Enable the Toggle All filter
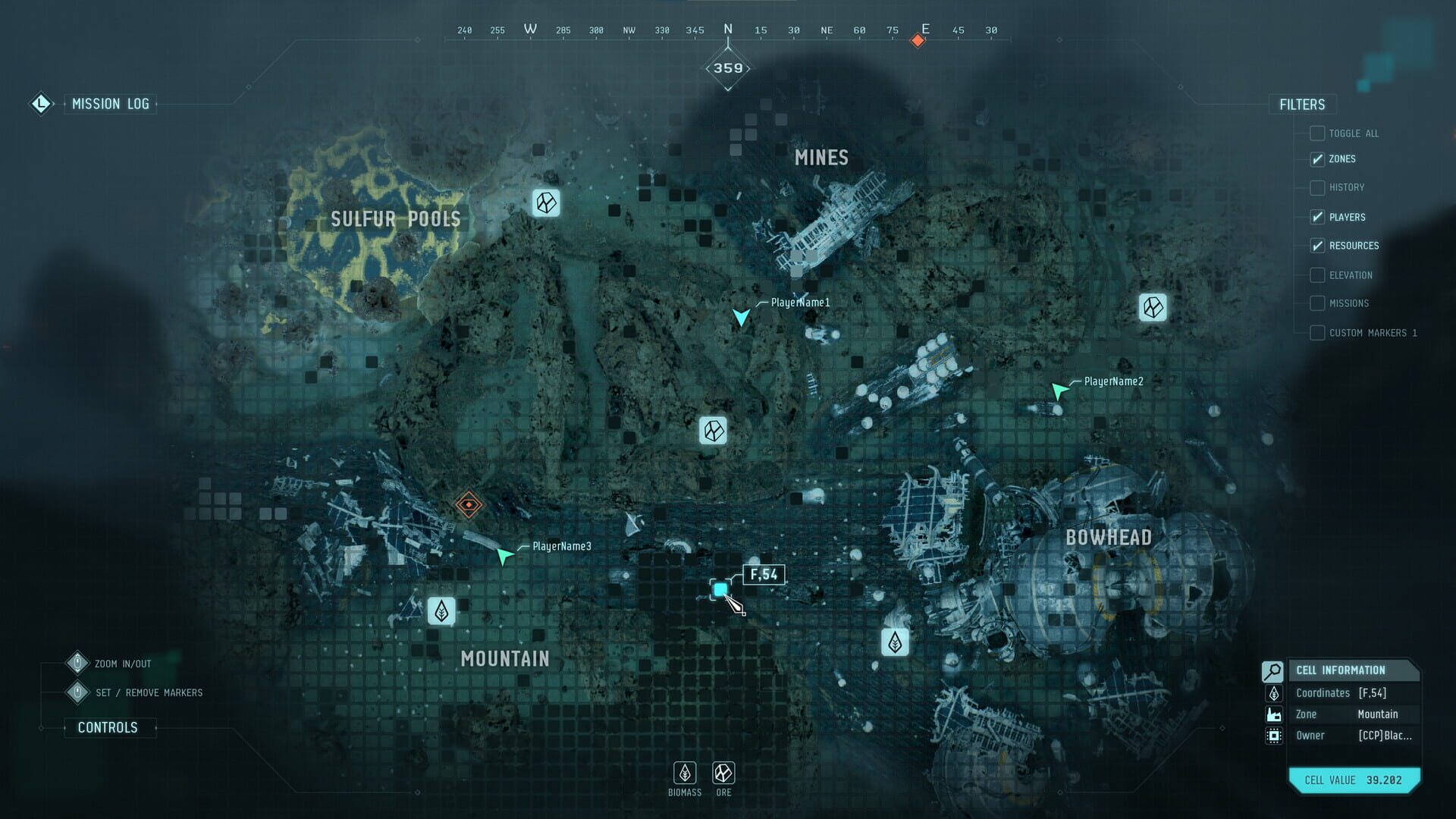 pos(1316,133)
